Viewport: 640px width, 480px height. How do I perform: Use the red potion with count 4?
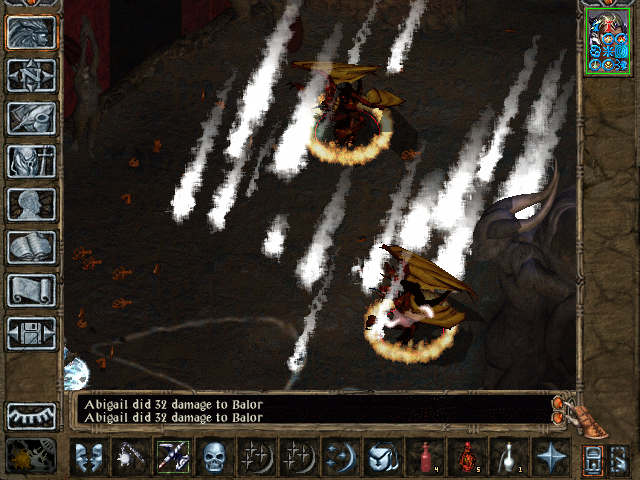[423, 456]
